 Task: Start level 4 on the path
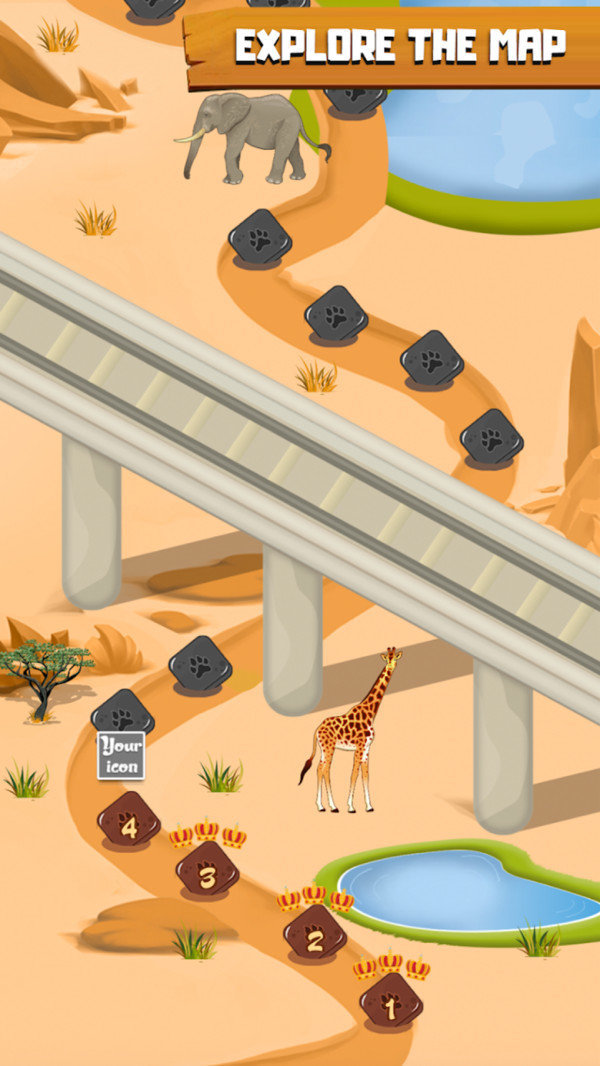coord(128,820)
